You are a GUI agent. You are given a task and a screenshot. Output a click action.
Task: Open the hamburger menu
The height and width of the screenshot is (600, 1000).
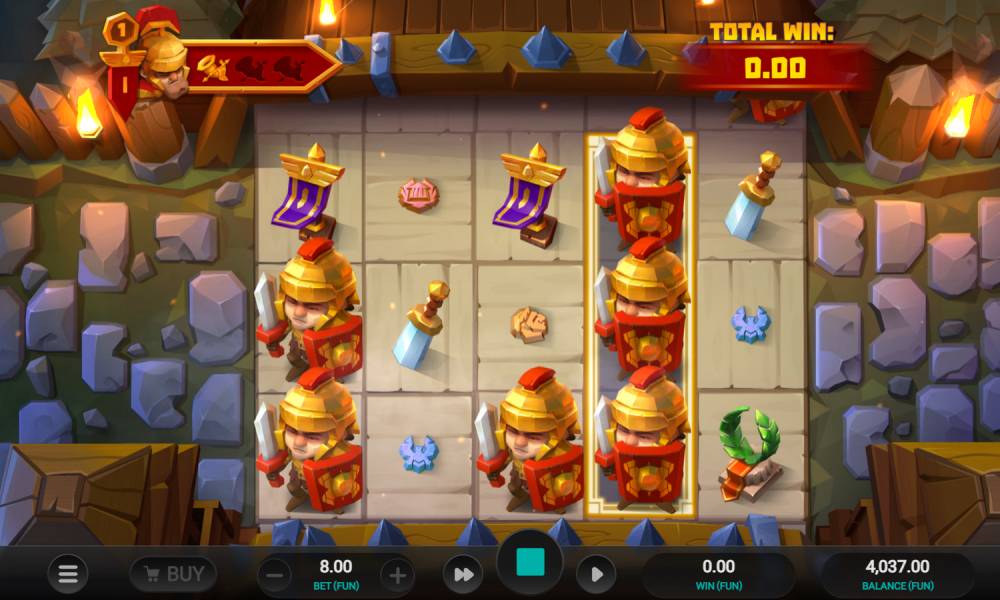(67, 574)
